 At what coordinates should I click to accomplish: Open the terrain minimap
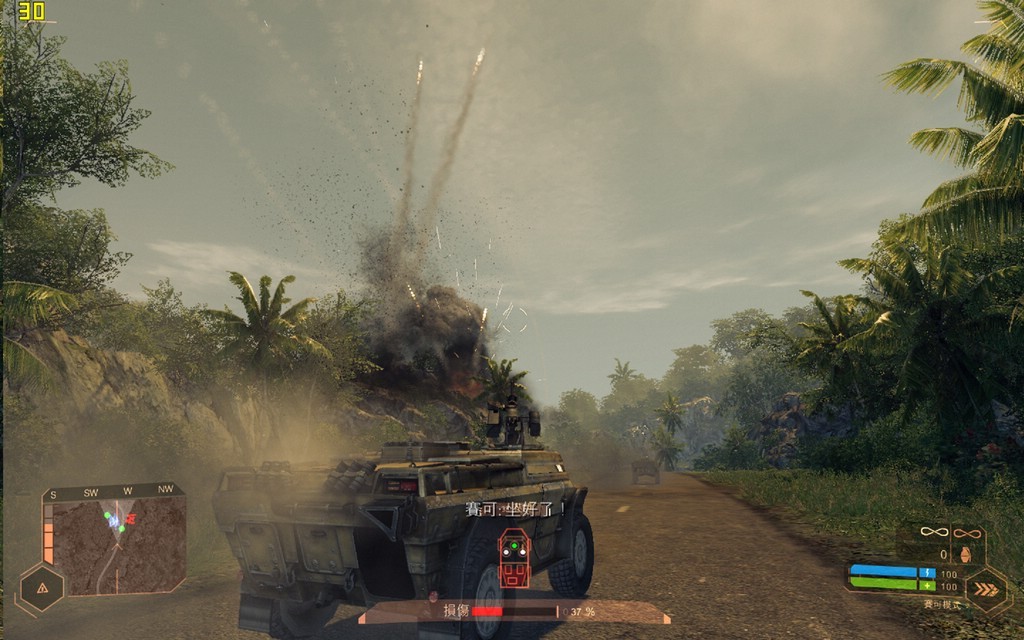point(120,545)
